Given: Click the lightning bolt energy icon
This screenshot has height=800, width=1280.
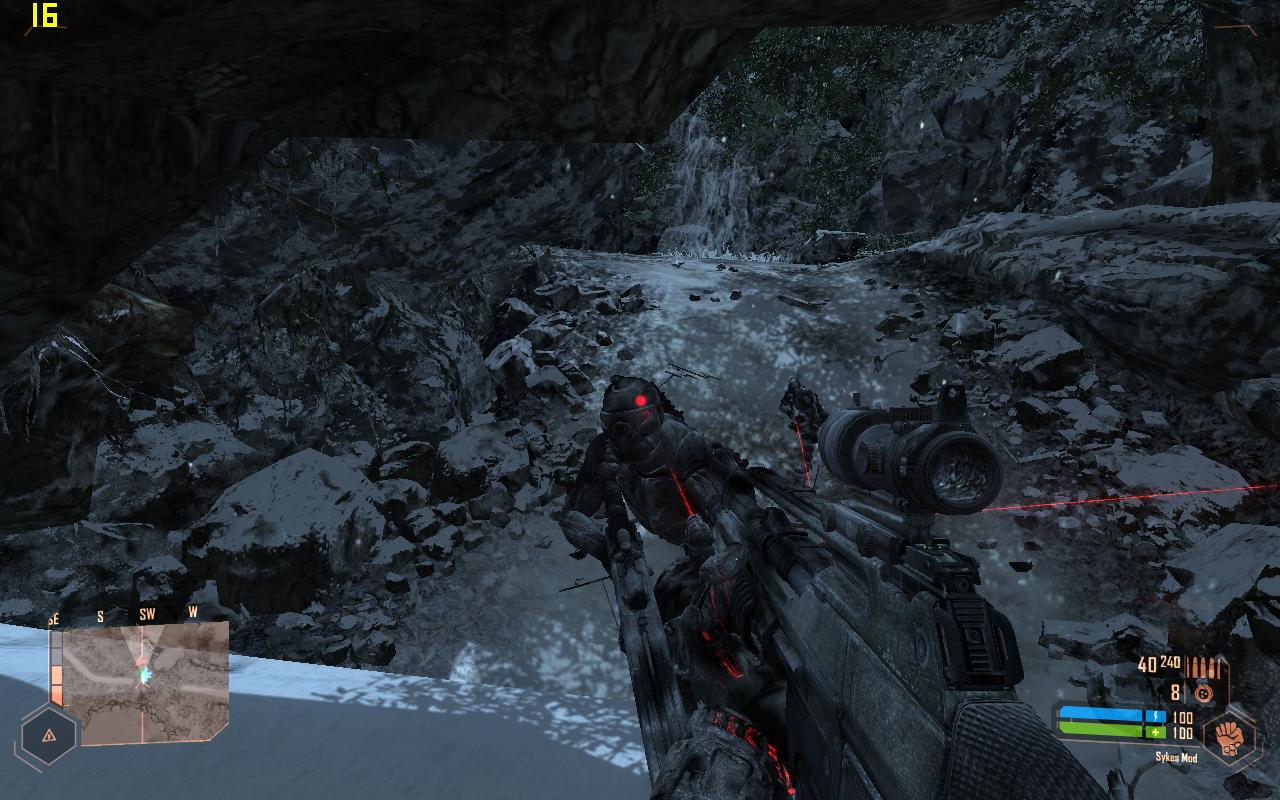Looking at the screenshot, I should (x=1157, y=714).
